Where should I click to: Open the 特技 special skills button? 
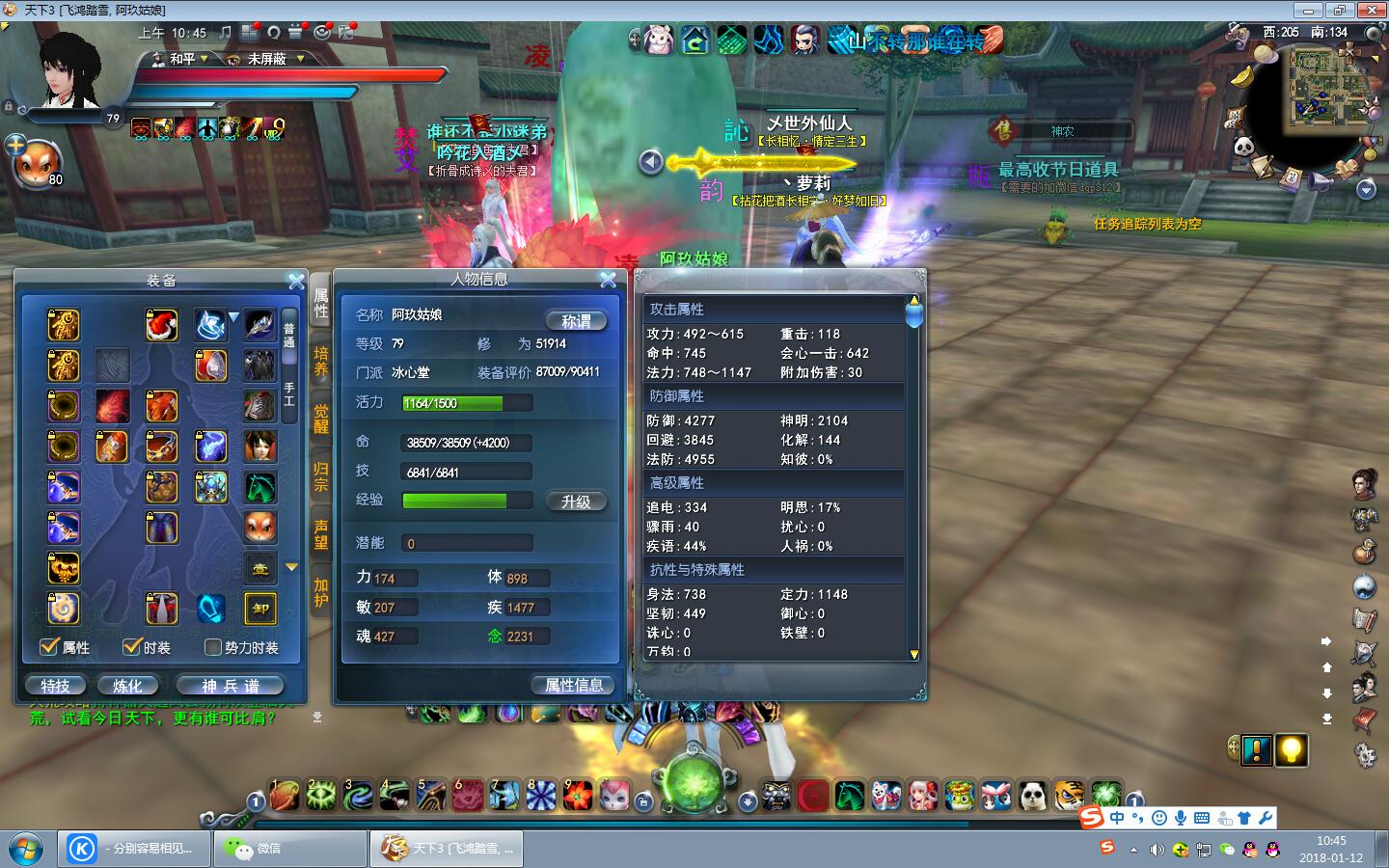55,686
